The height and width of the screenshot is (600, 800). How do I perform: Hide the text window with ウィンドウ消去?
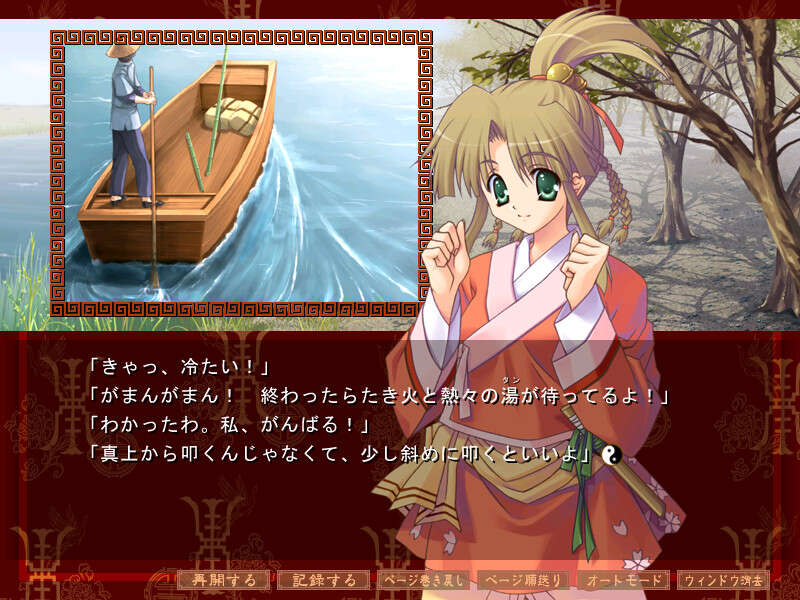(724, 580)
